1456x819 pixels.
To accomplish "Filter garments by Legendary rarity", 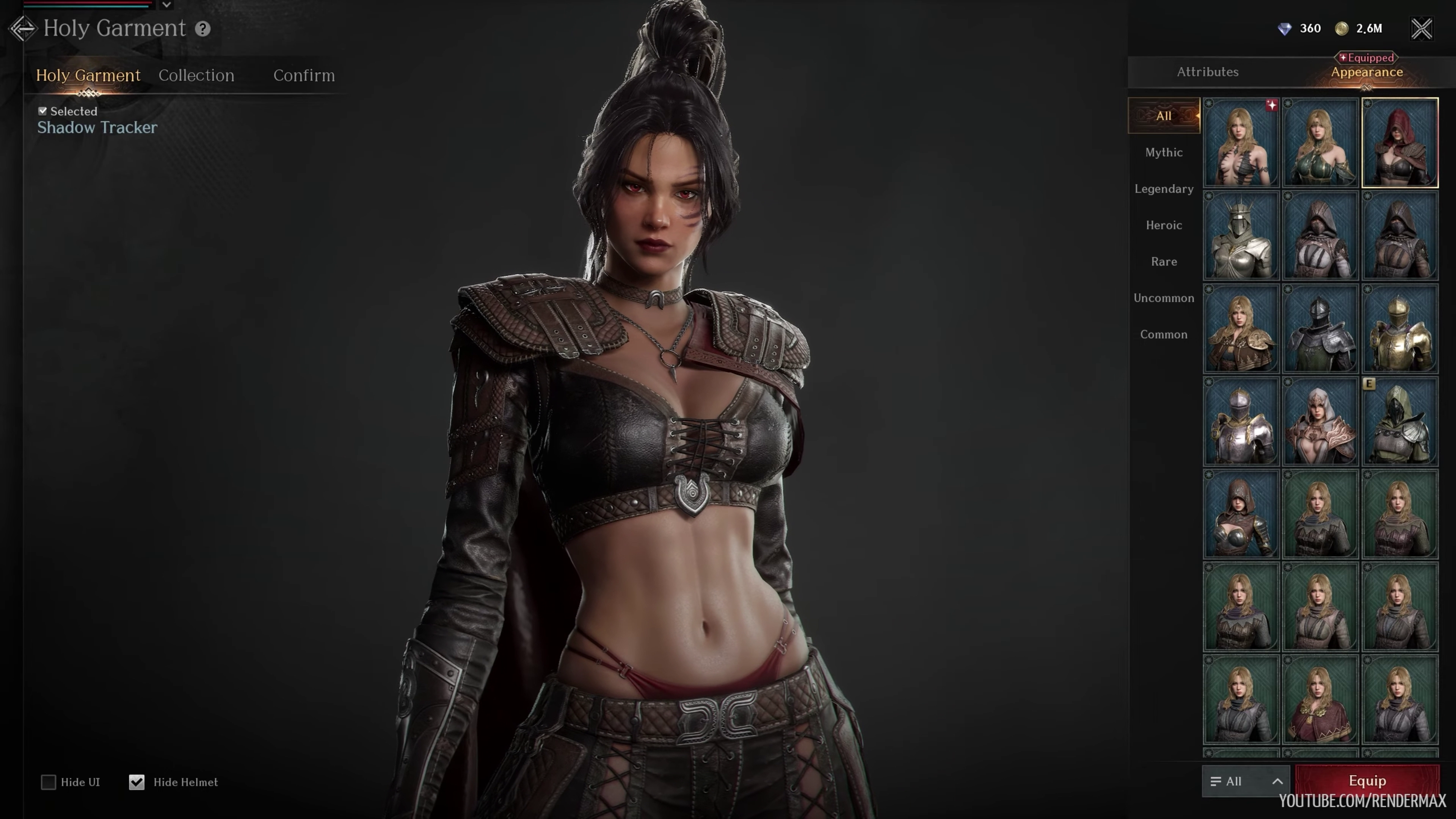I will point(1164,189).
